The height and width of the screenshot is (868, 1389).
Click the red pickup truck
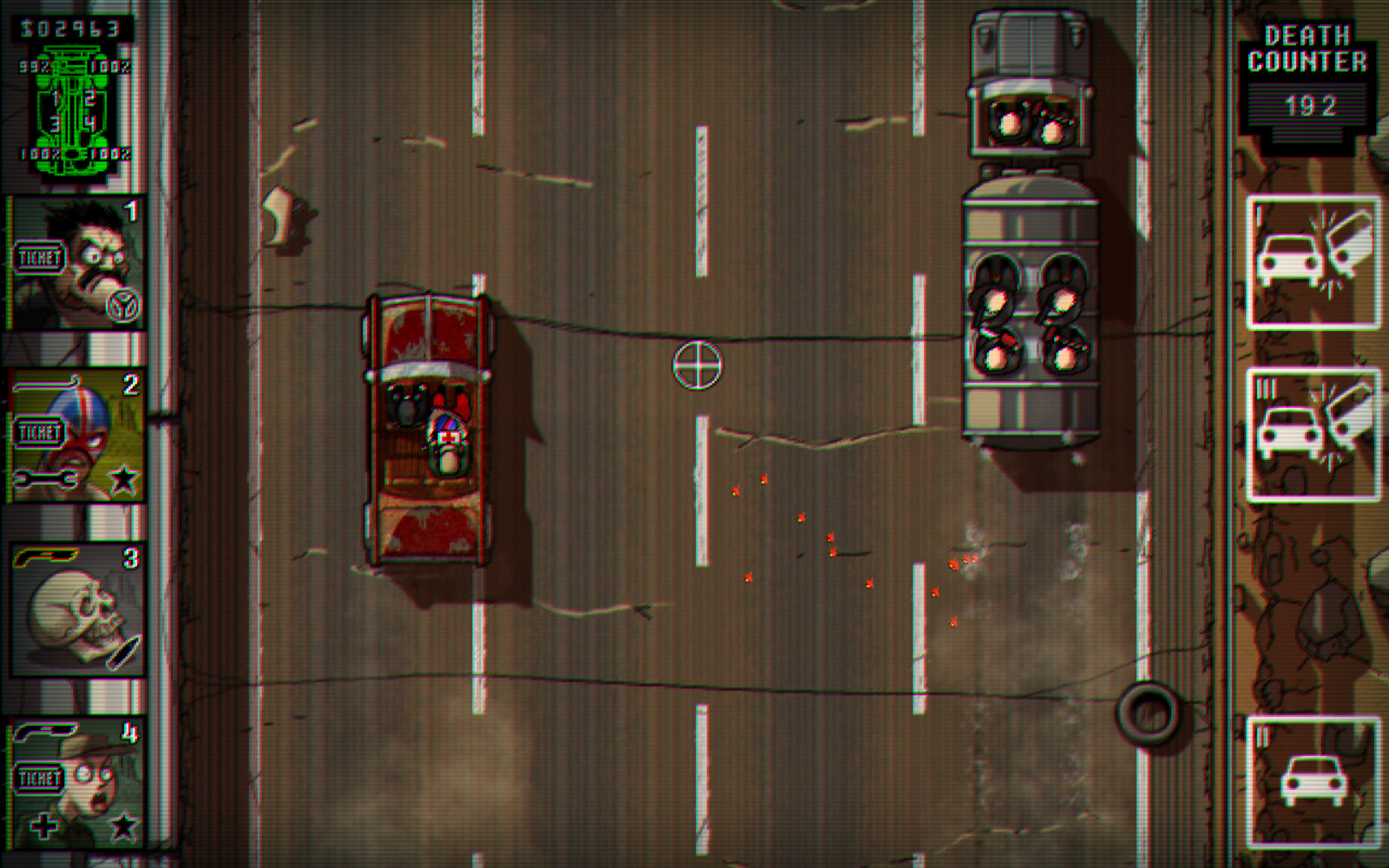pos(427,430)
